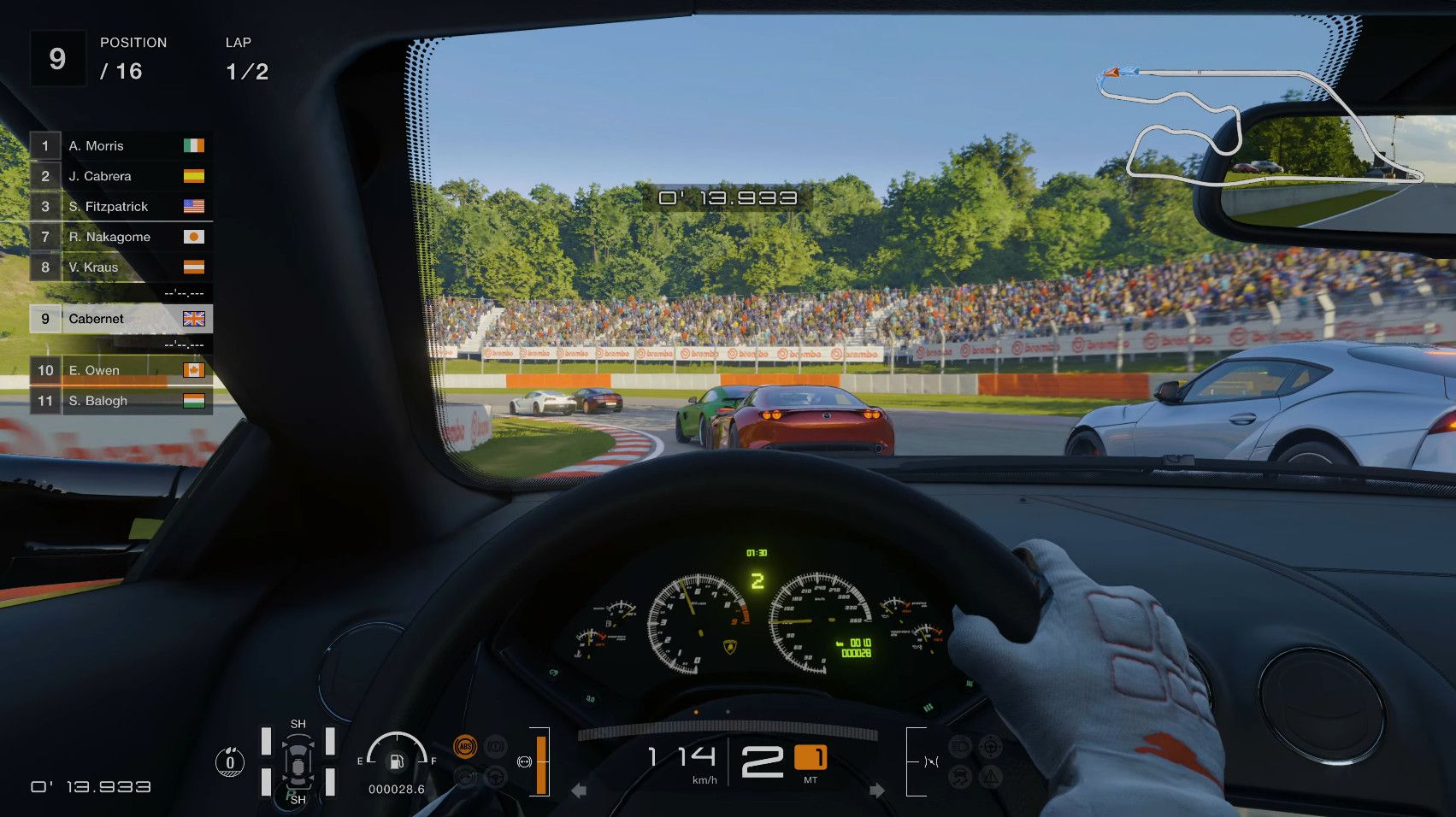Select R. Nakagome in the leaderboard

coord(121,237)
